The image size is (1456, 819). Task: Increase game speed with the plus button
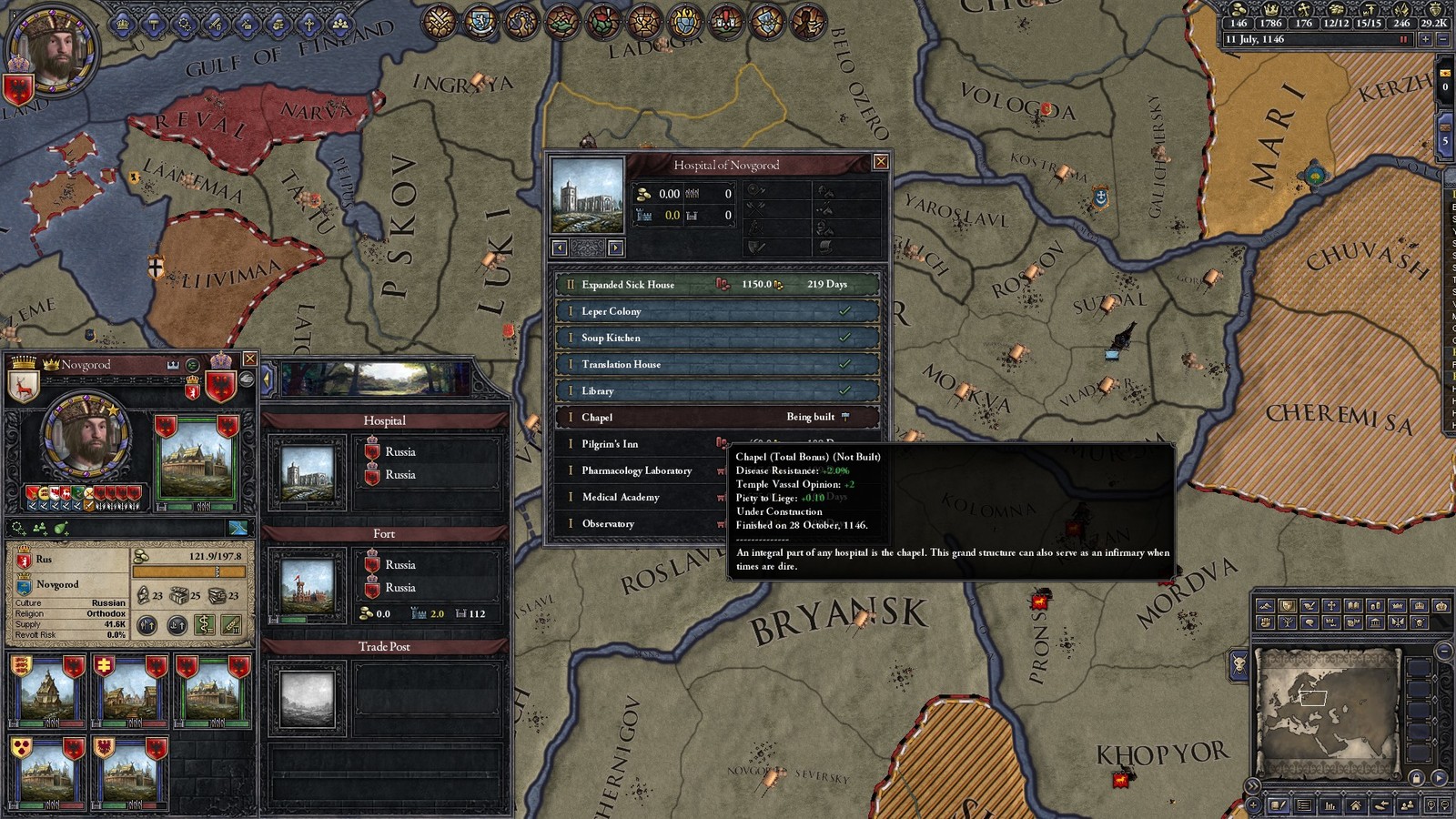coord(1425,40)
